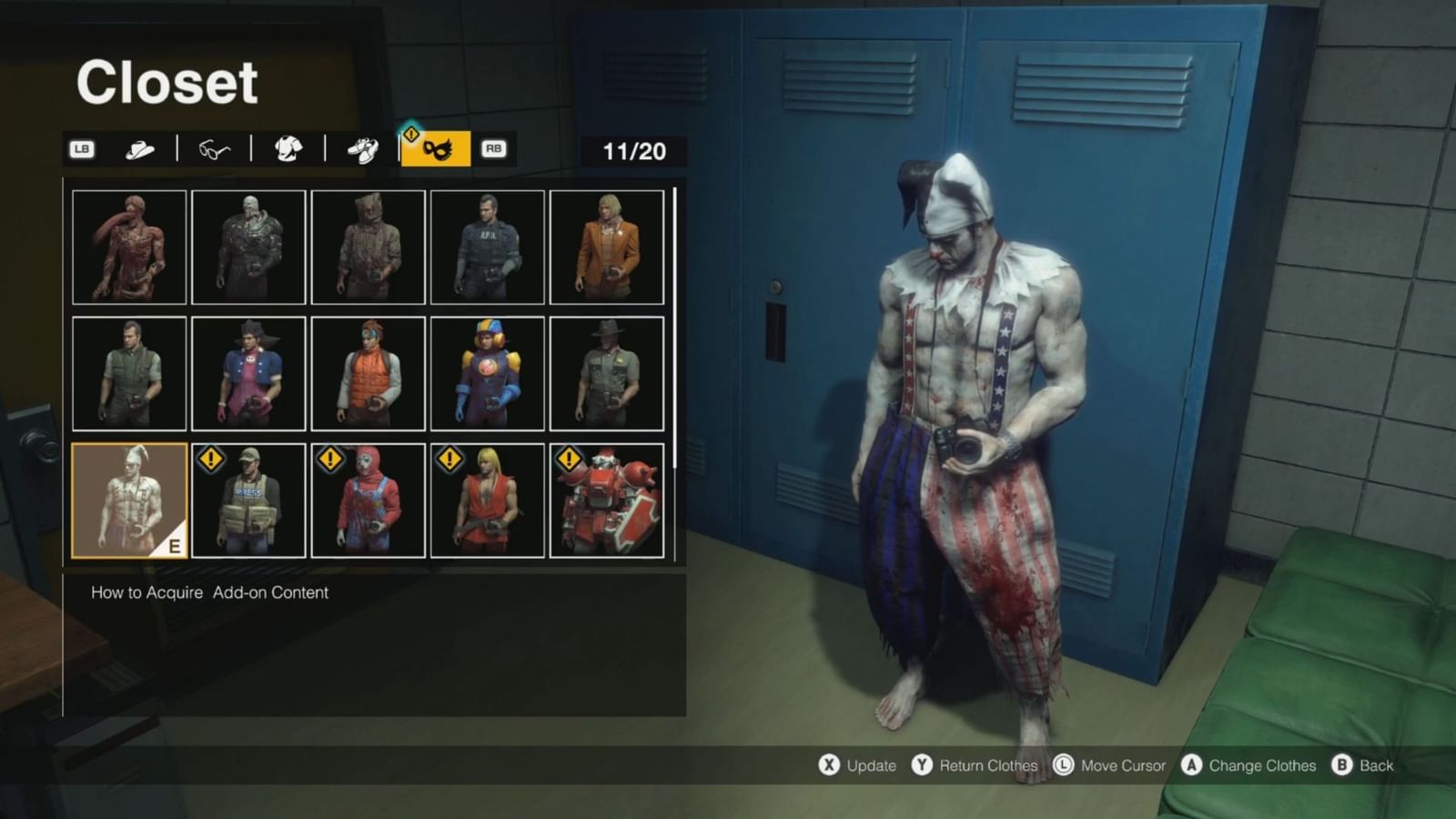Open How to Acquire Add-on Content
This screenshot has width=1456, height=819.
point(207,592)
